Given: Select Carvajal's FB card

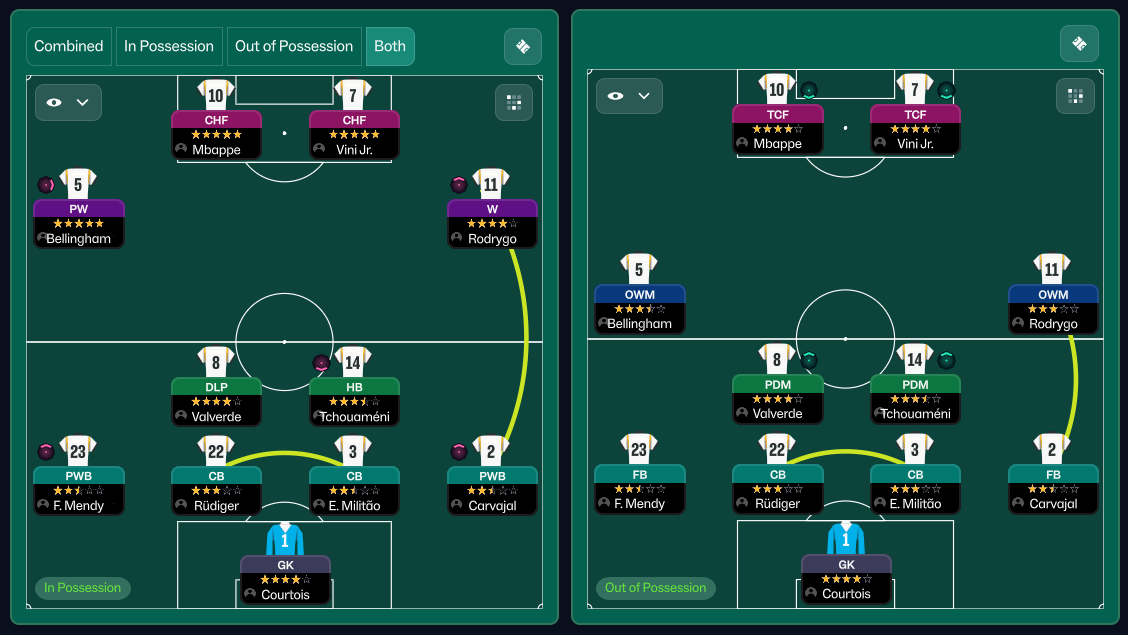Looking at the screenshot, I should pyautogui.click(x=1053, y=489).
